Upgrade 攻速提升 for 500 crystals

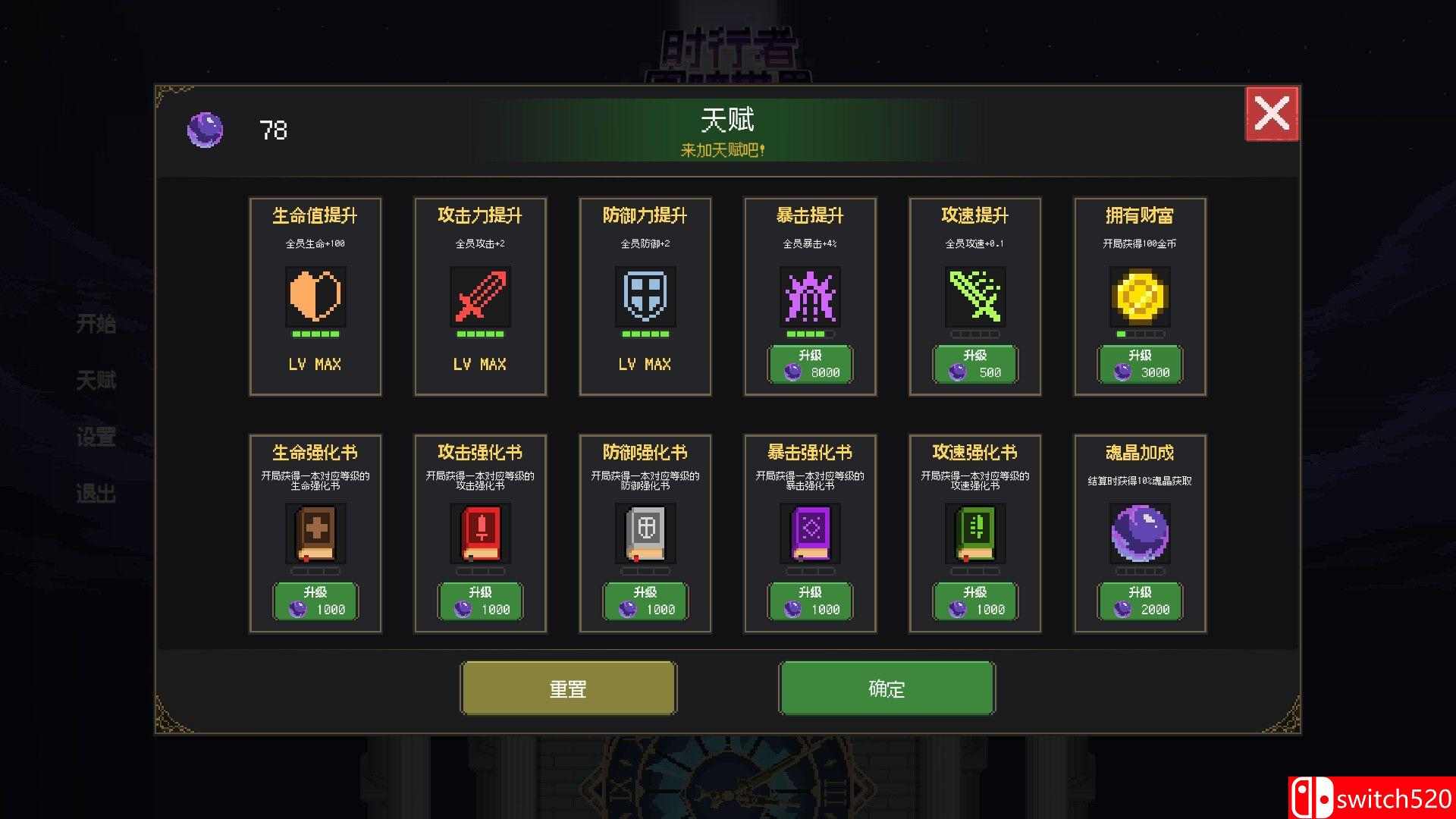coord(975,366)
